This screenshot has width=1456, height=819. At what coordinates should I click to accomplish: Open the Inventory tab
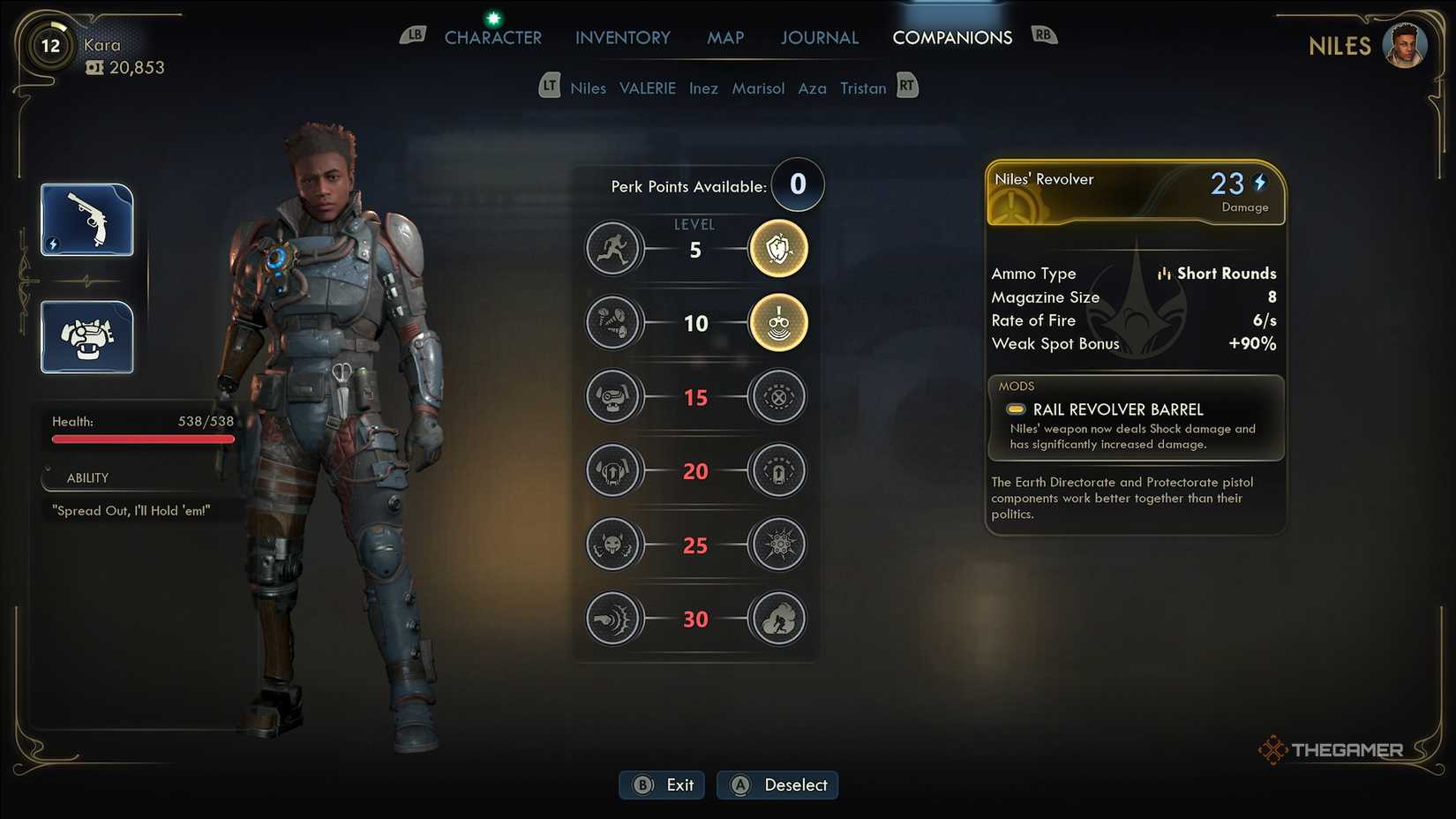622,38
